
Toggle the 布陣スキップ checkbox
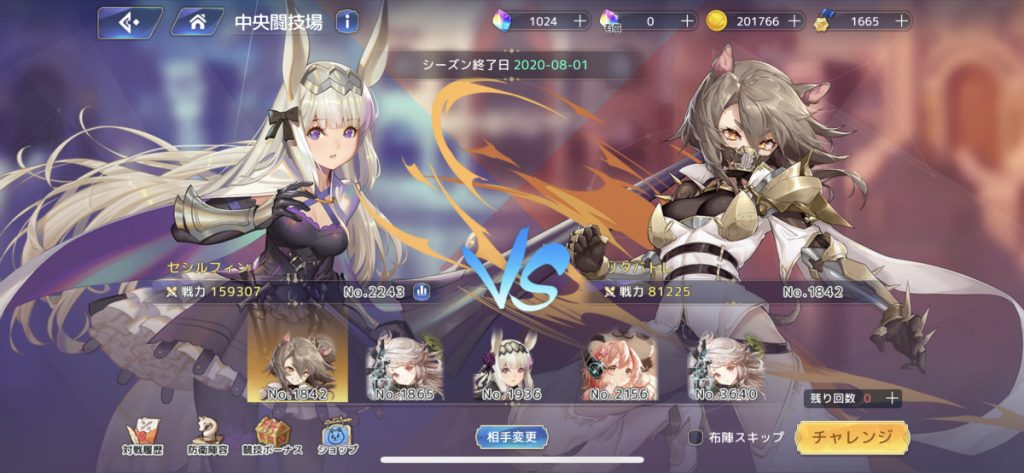[696, 437]
